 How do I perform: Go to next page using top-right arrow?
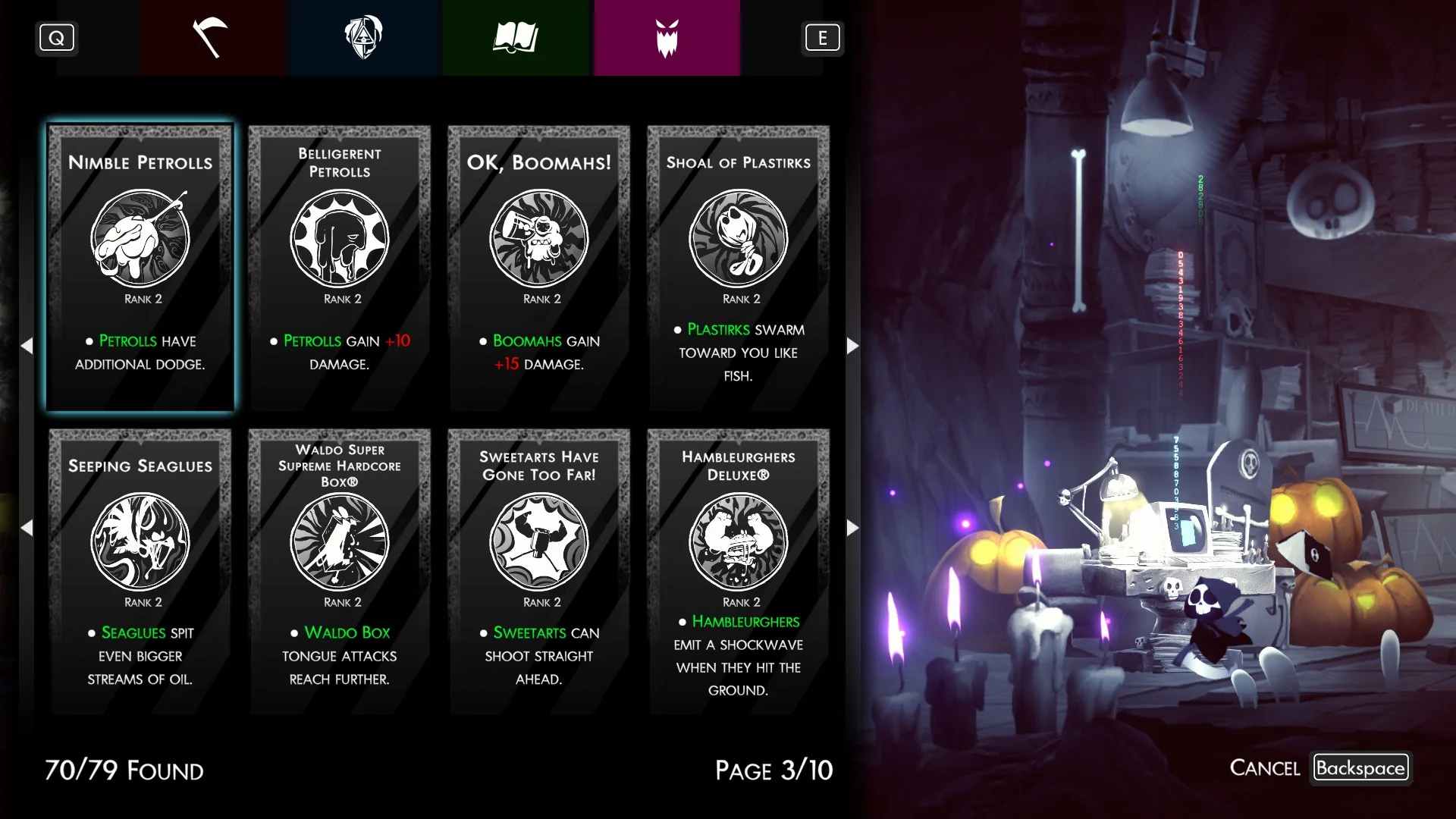[x=852, y=346]
